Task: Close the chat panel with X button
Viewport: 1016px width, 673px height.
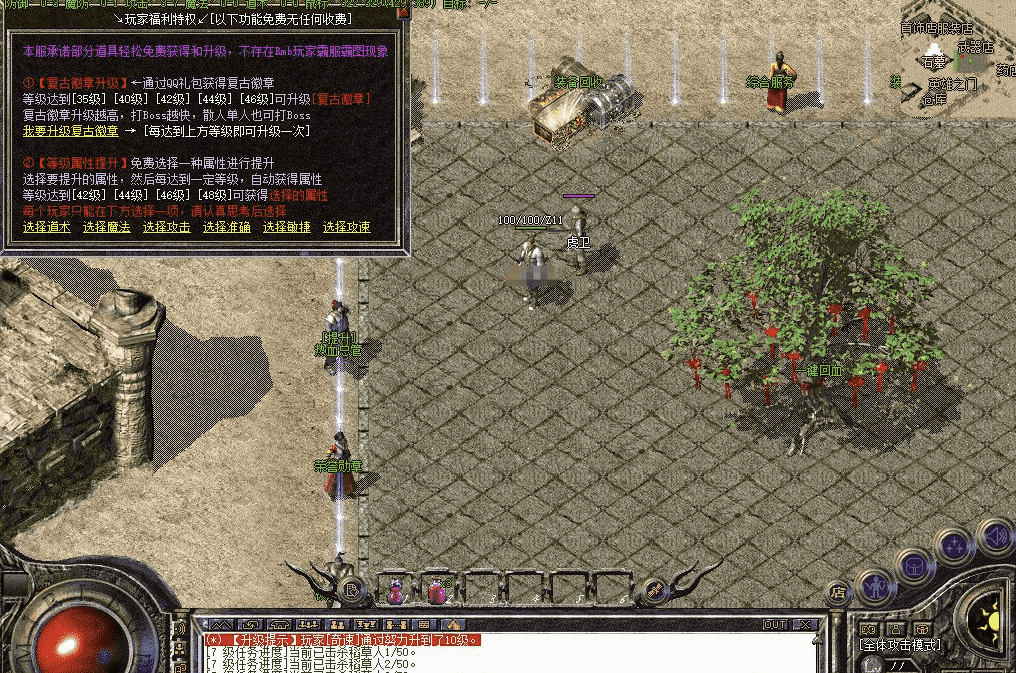Action: pyautogui.click(x=805, y=625)
